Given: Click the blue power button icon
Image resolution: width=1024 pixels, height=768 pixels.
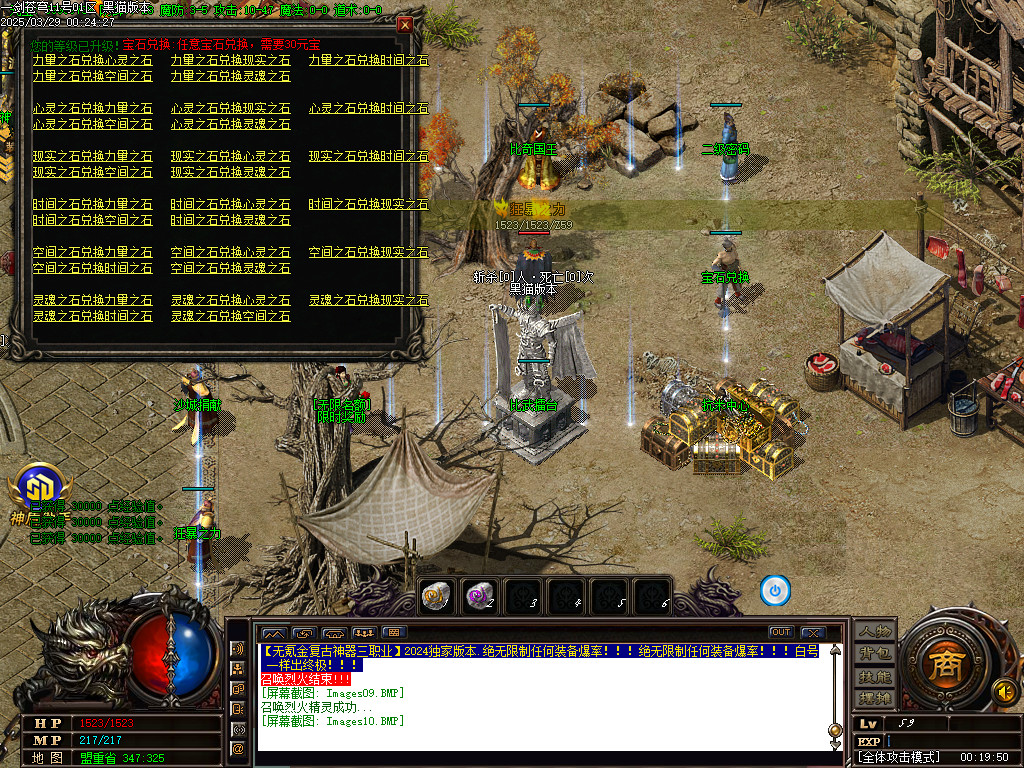Looking at the screenshot, I should tap(775, 590).
